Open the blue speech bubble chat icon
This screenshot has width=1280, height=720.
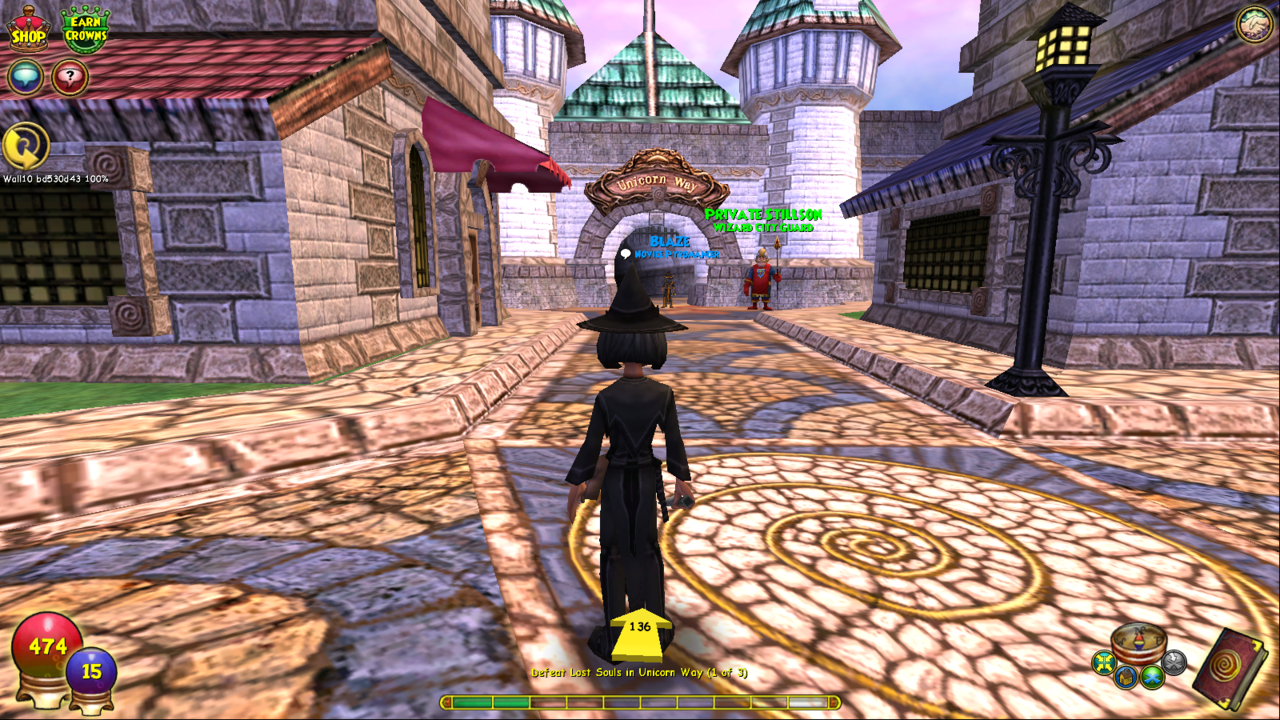[25, 77]
